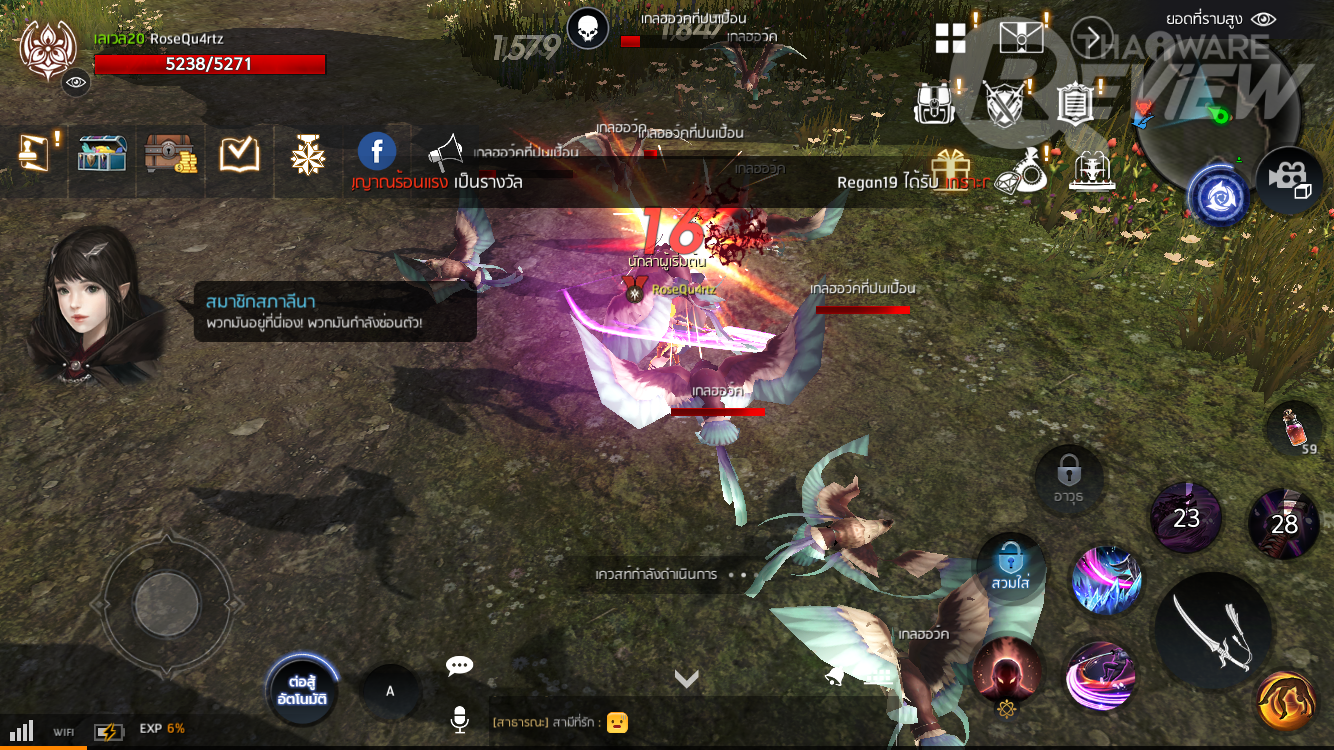Open the four-square main menu grid

[x=950, y=38]
